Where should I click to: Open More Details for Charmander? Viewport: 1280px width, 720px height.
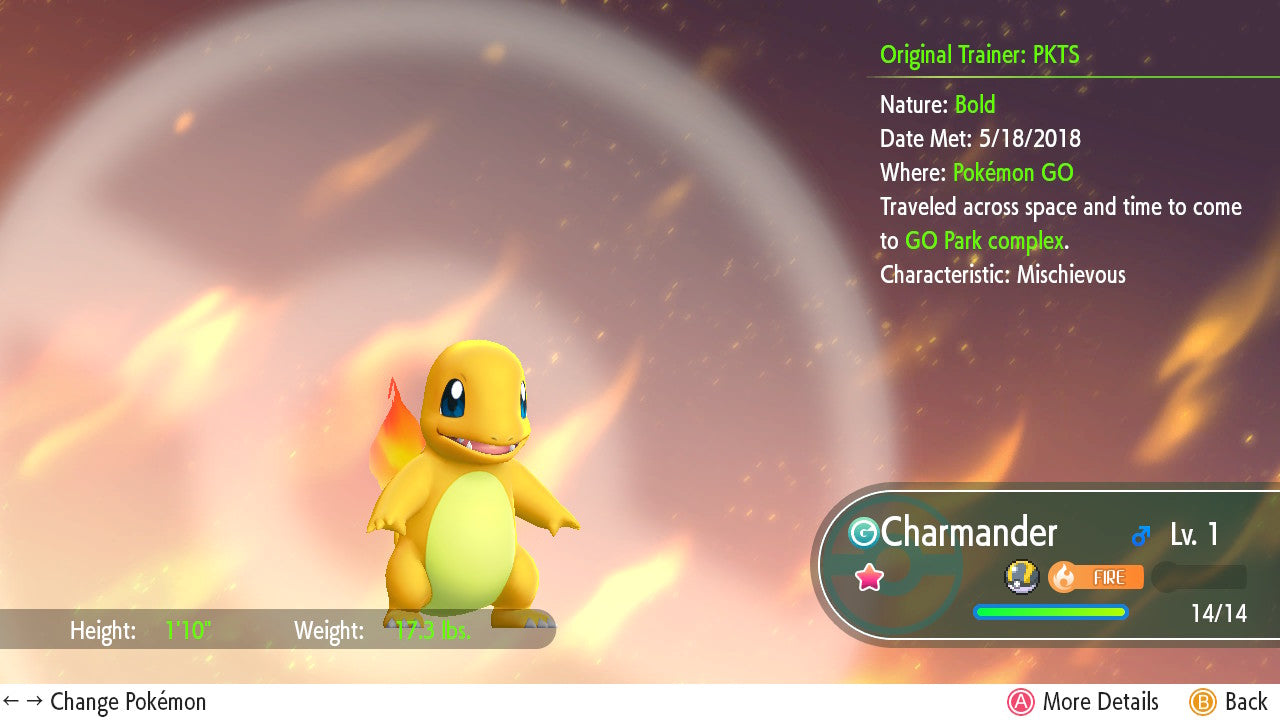point(1083,702)
